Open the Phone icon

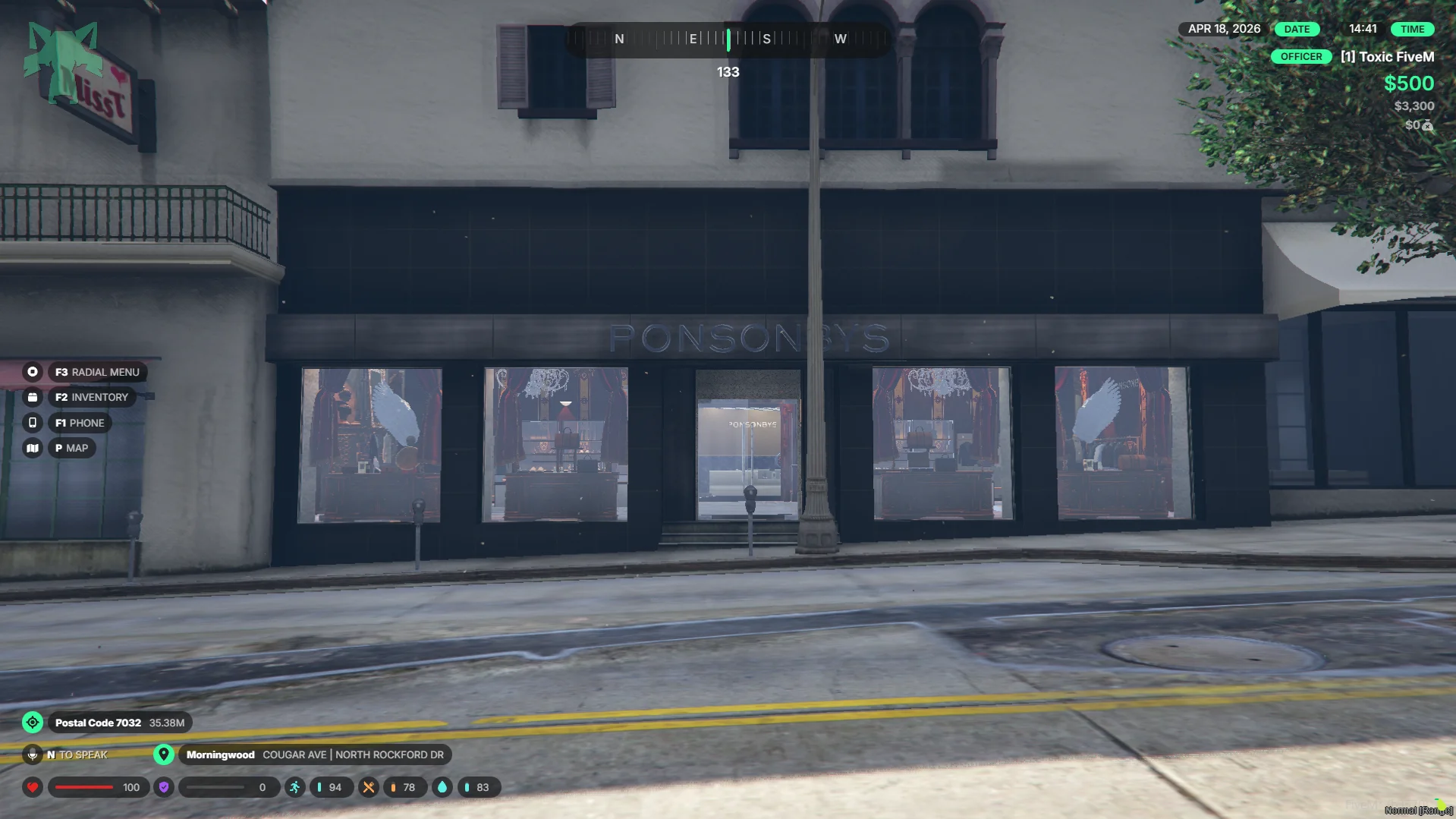[33, 423]
